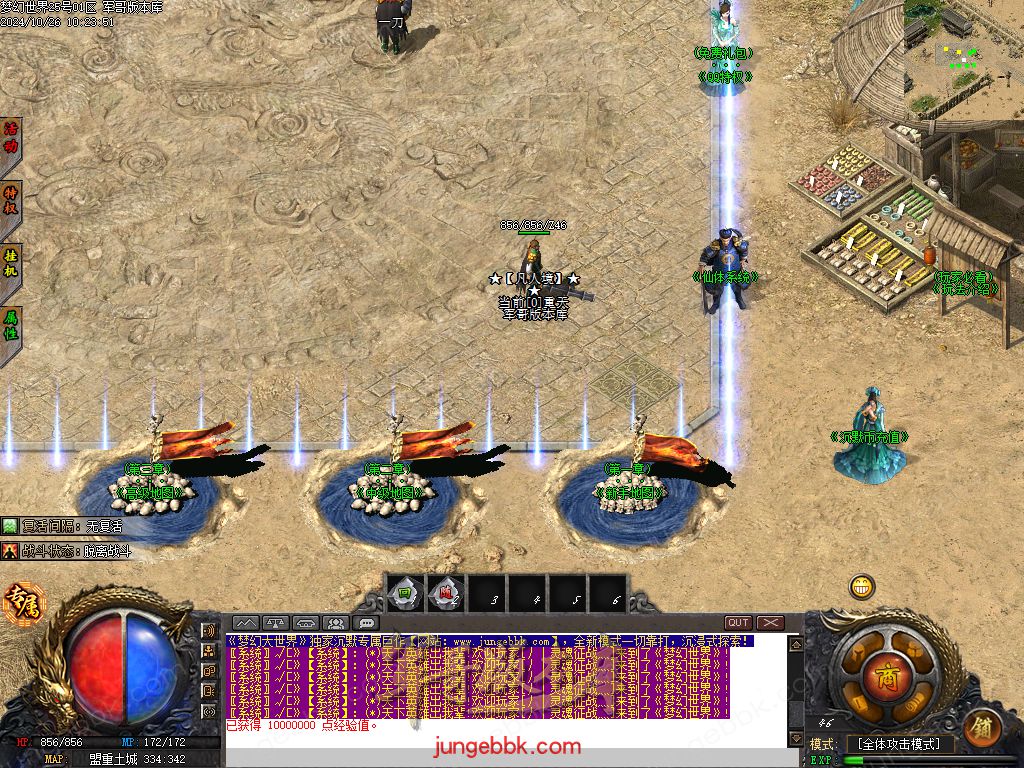Open the smiley emoji button
Image resolution: width=1024 pixels, height=768 pixels.
click(x=862, y=586)
